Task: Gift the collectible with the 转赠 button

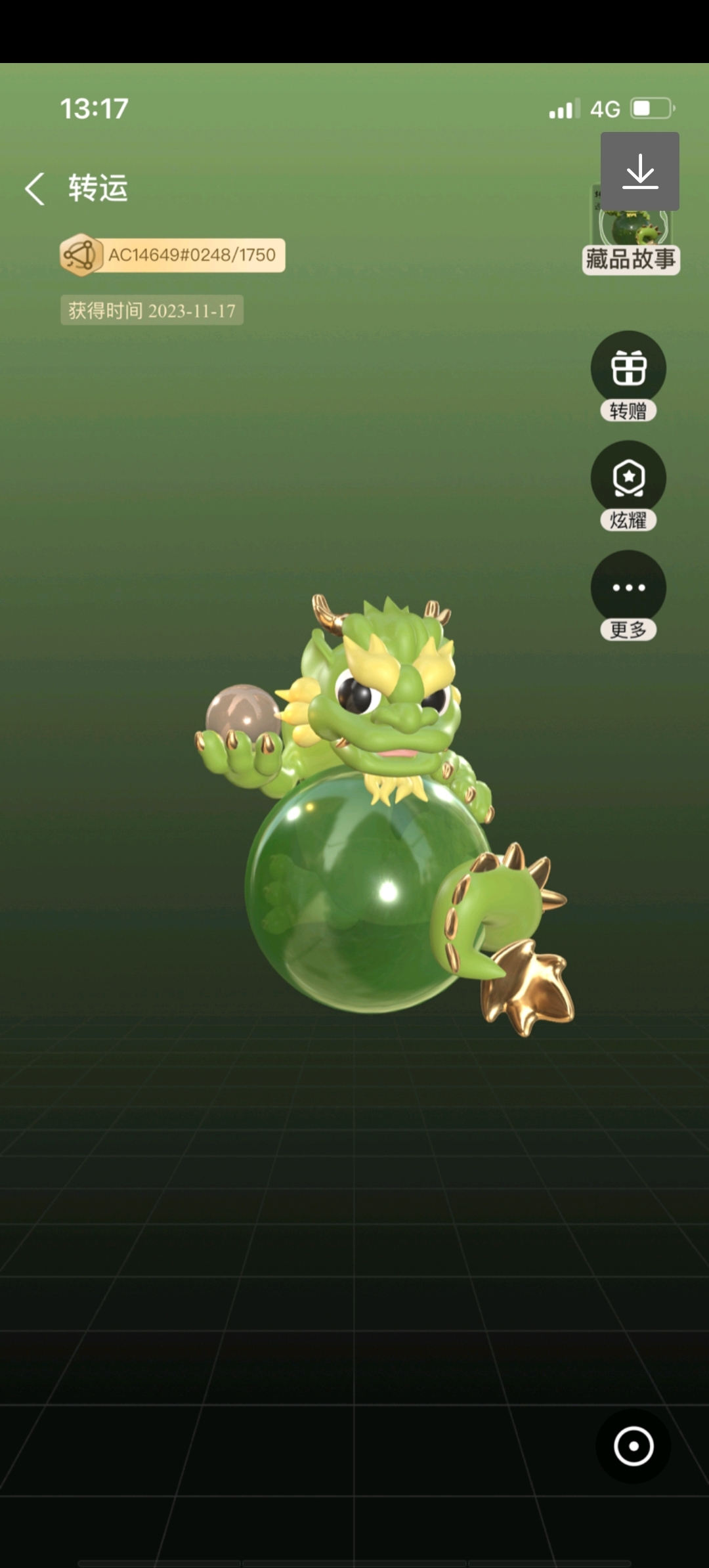Action: 628,368
